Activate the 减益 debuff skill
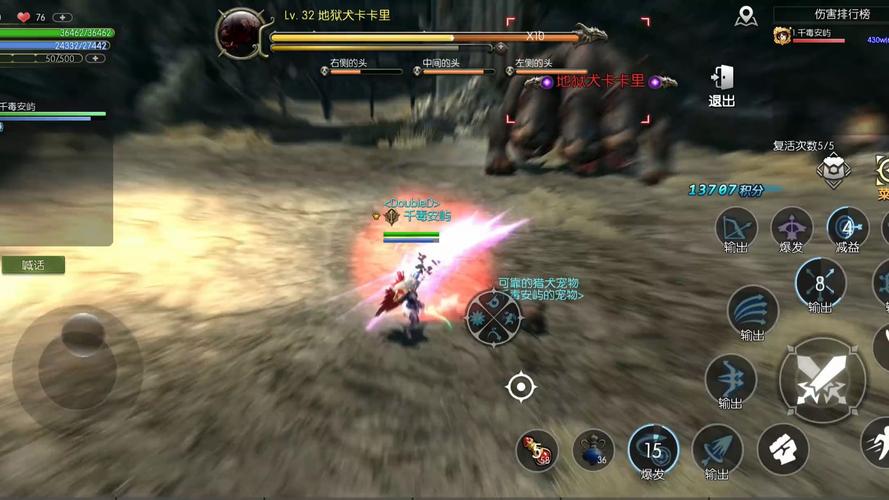 (846, 228)
